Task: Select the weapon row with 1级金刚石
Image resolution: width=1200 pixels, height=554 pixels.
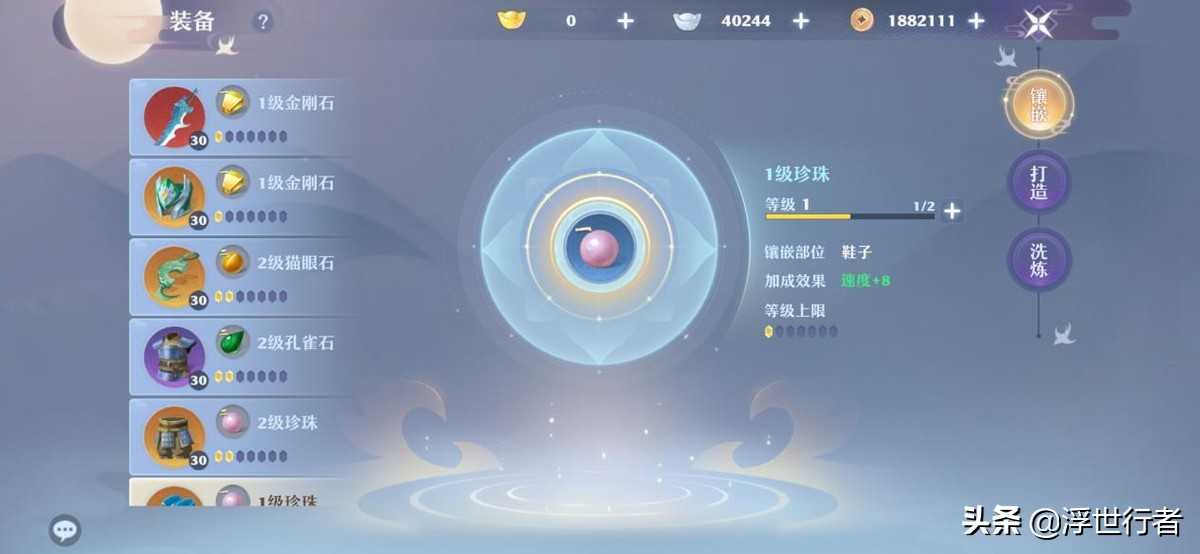Action: pyautogui.click(x=240, y=117)
